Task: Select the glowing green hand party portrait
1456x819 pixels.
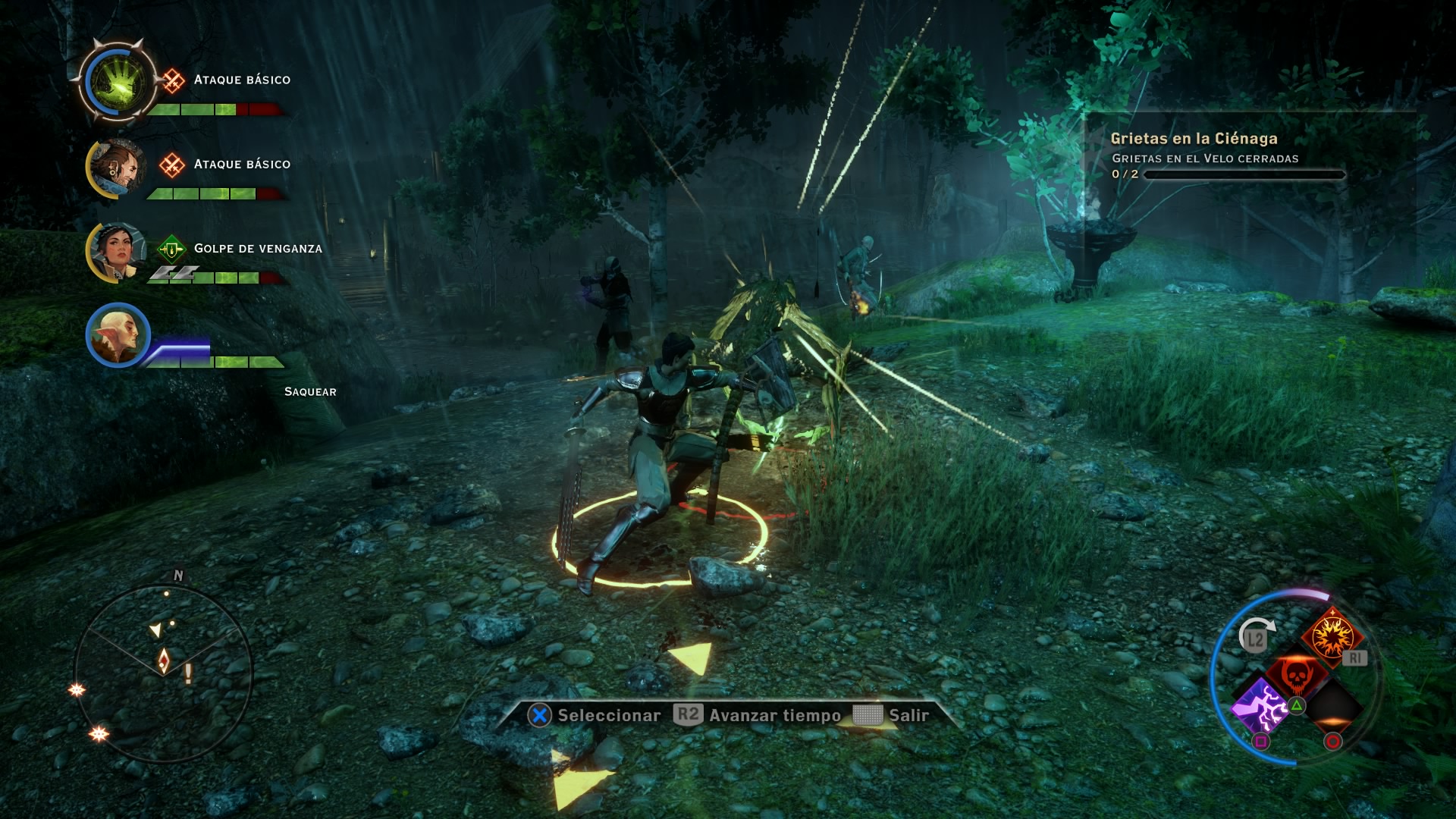Action: click(118, 81)
